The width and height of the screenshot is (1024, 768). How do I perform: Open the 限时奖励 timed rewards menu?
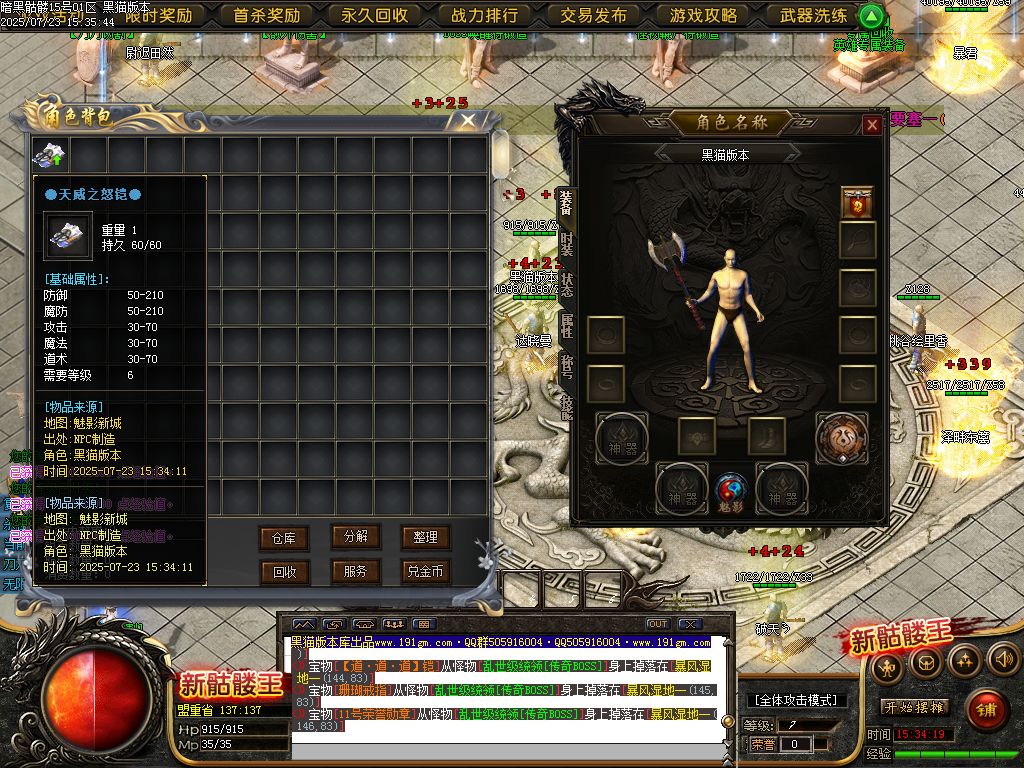coord(159,15)
